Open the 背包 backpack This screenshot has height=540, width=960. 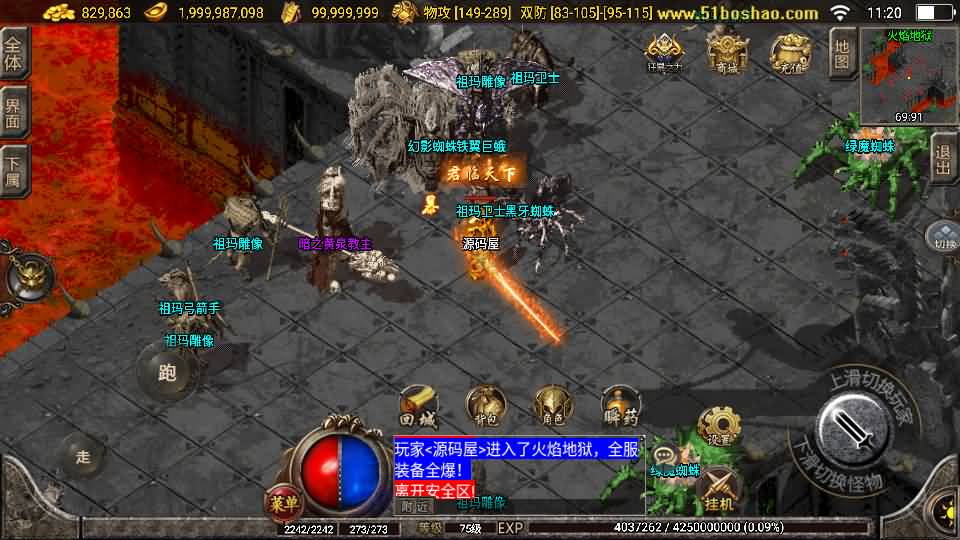(484, 404)
